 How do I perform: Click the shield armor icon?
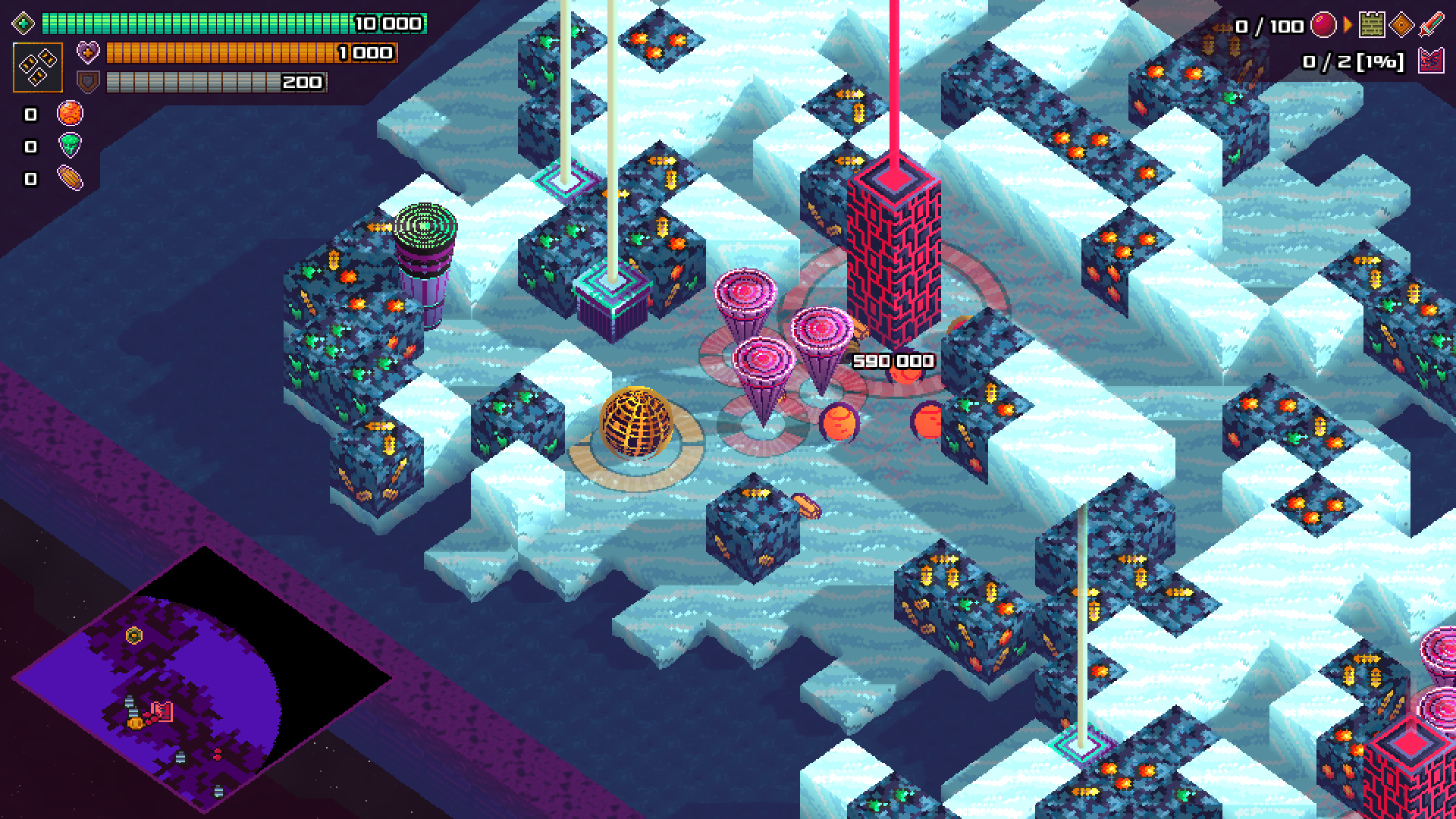[88, 80]
